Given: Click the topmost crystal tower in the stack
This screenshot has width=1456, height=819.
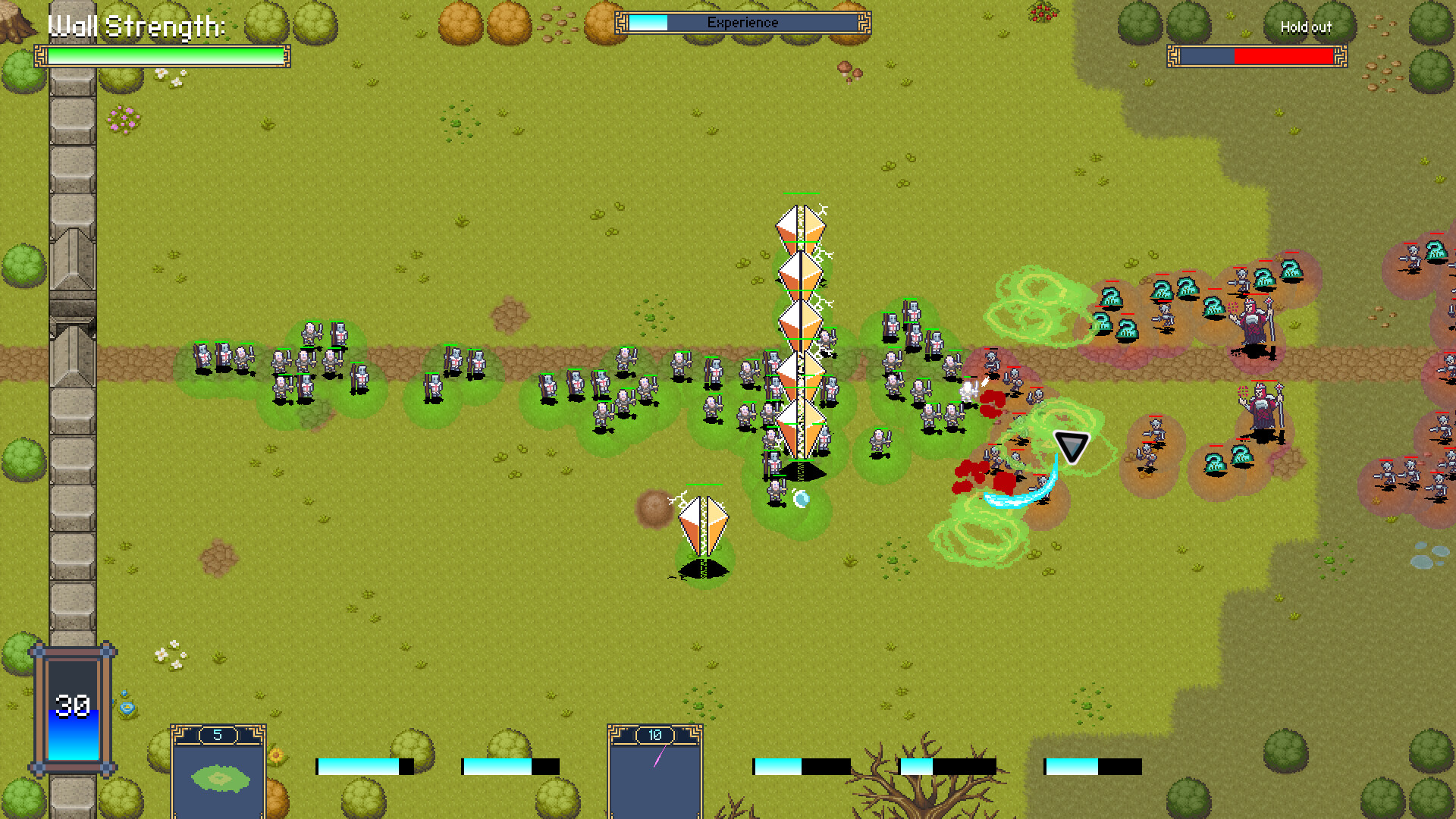Looking at the screenshot, I should (x=800, y=227).
